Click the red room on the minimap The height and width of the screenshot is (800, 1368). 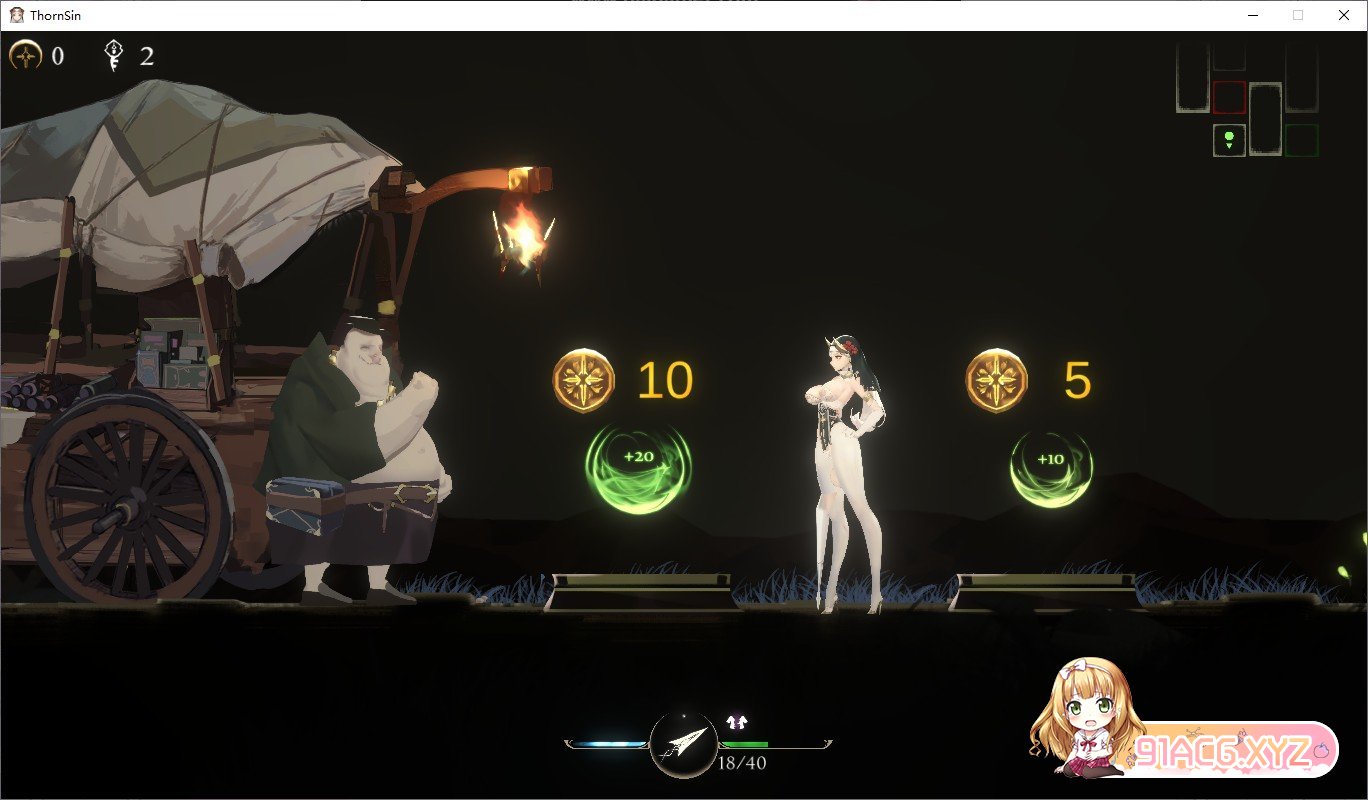pos(1229,98)
